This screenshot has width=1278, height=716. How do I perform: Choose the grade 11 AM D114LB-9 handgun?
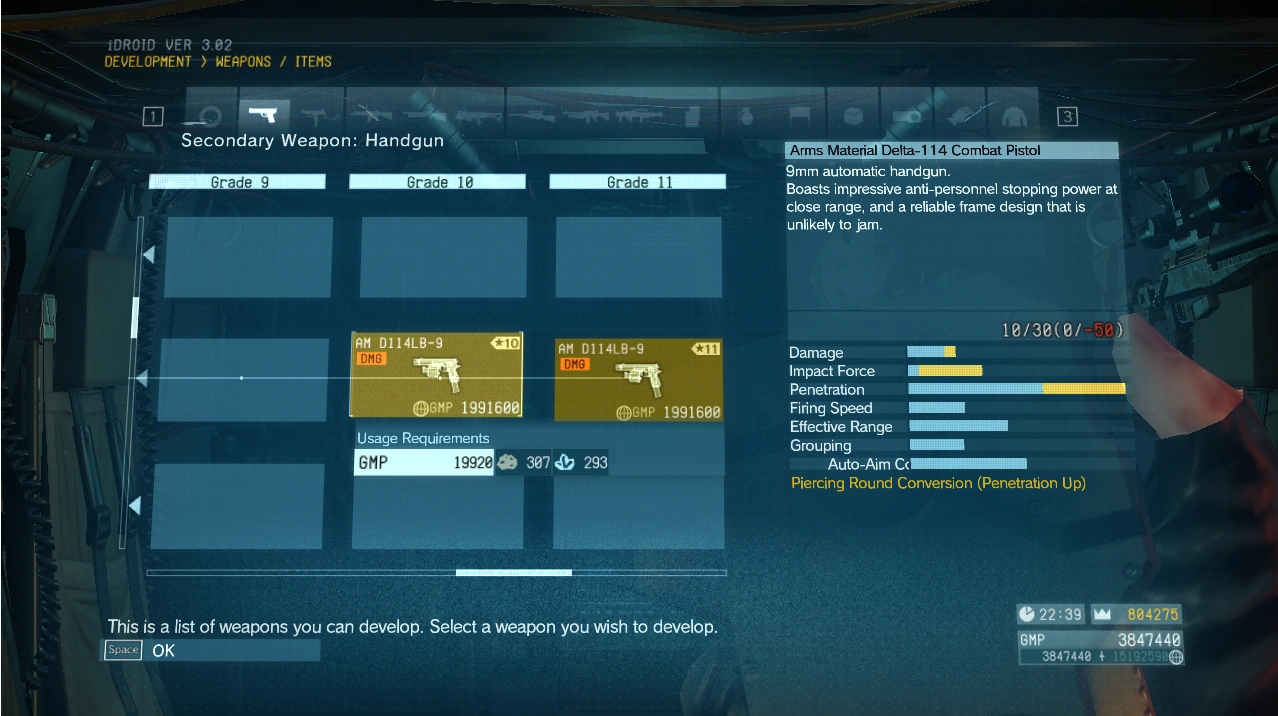coord(638,380)
